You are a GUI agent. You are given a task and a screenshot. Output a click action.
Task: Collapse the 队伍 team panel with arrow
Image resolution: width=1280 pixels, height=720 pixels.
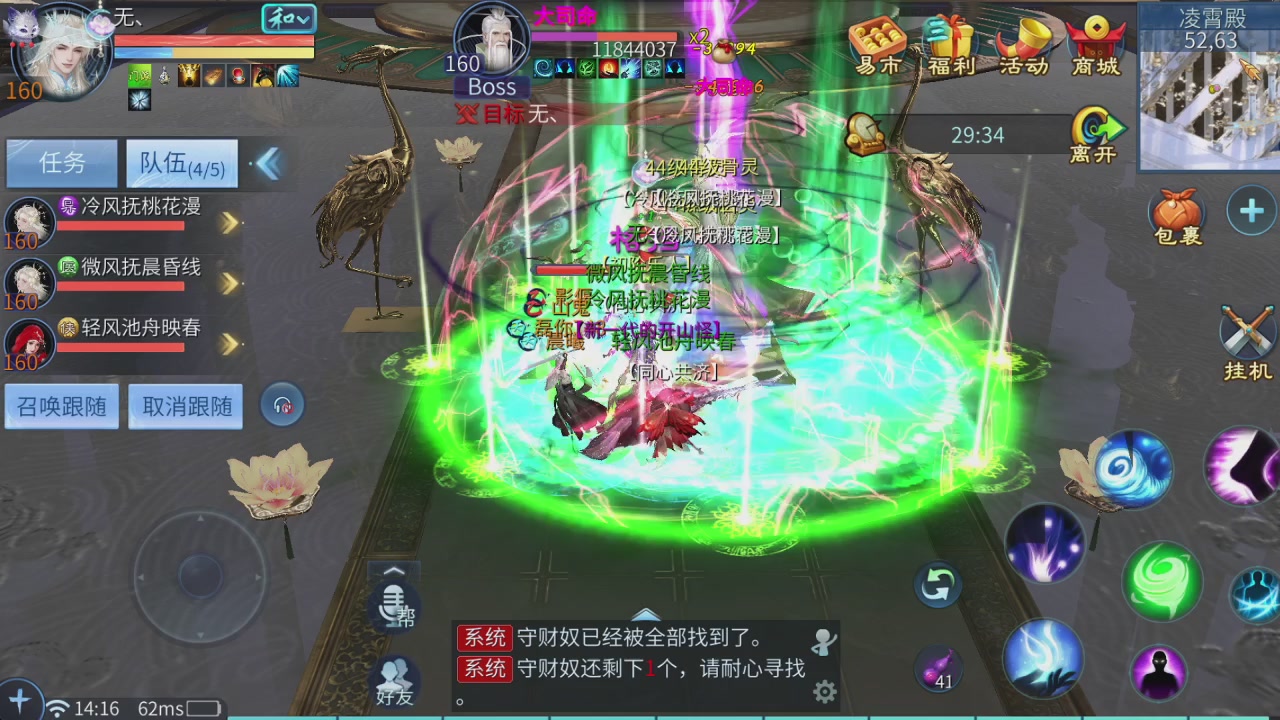point(268,163)
